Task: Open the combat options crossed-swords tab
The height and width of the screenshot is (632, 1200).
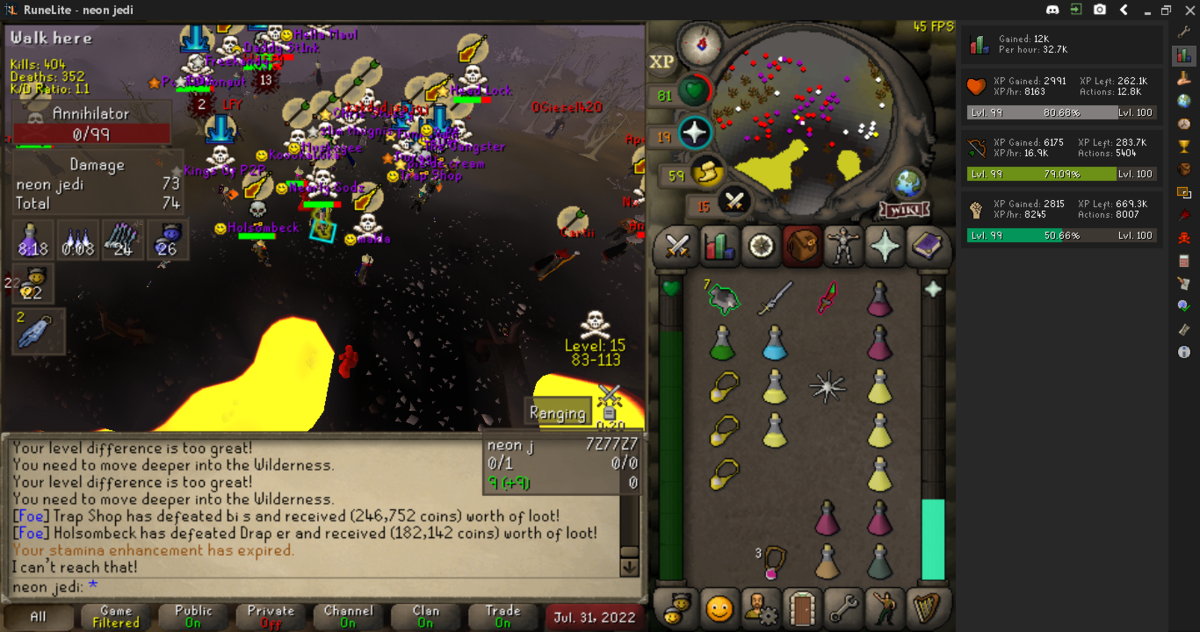Action: click(x=678, y=246)
